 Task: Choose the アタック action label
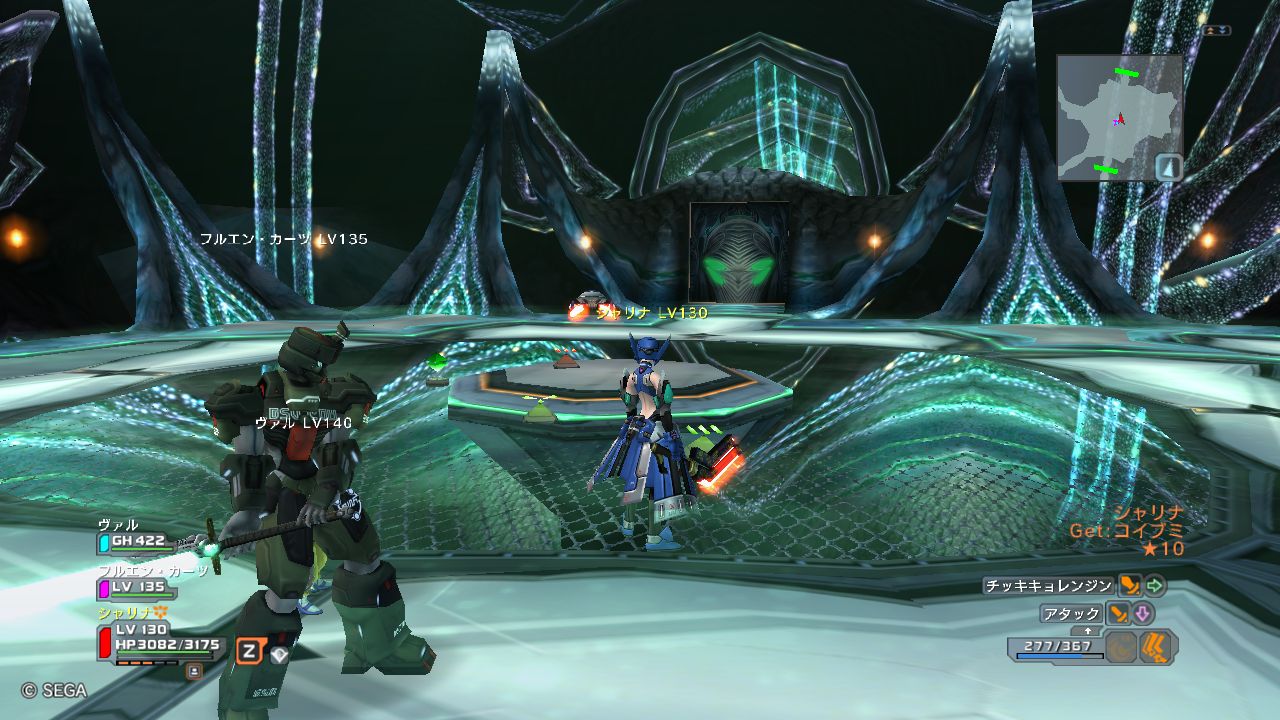[x=1071, y=614]
